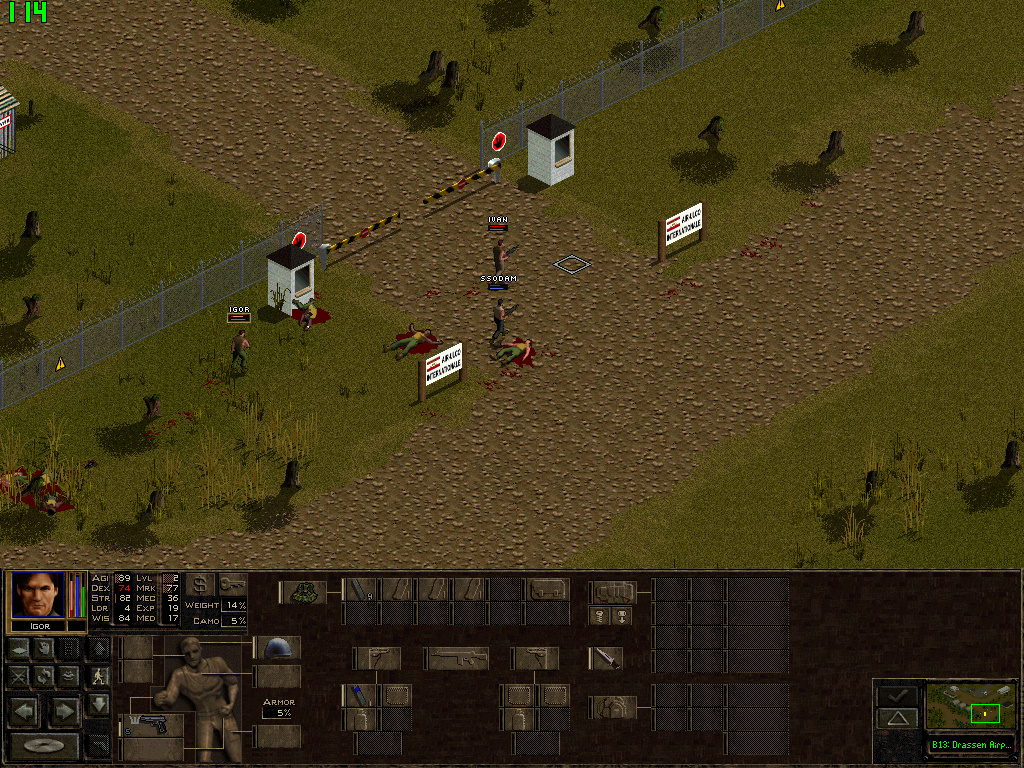Screen dimensions: 1024x768
Task: Confirm with the checkmark button
Action: pyautogui.click(x=897, y=694)
